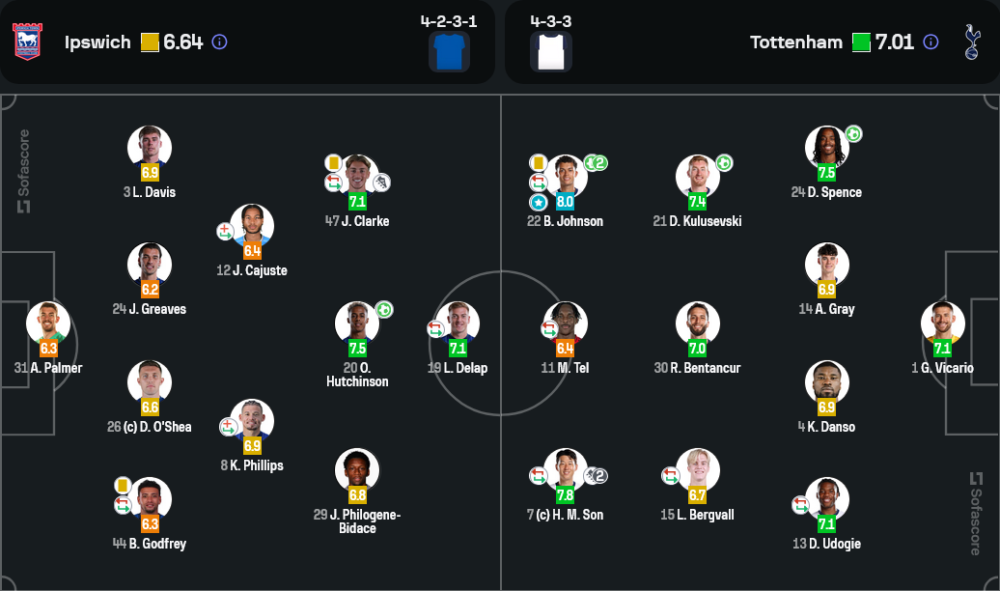Open R. Bentancur's player profile
This screenshot has width=1000, height=591.
point(697,323)
